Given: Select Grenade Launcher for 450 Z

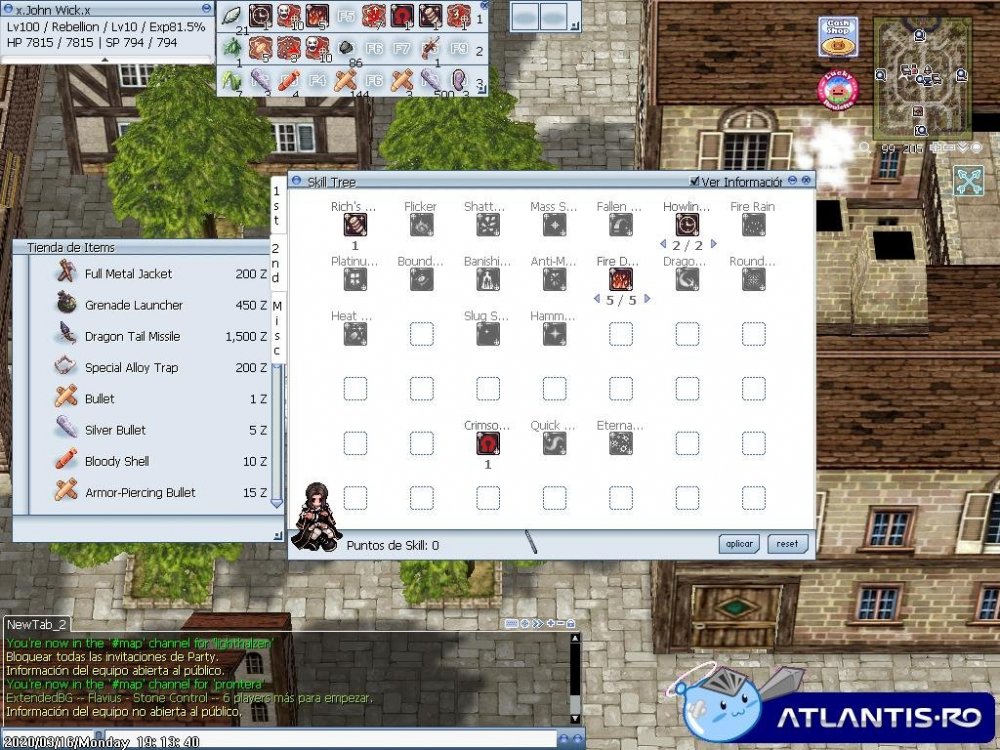Looking at the screenshot, I should point(133,305).
